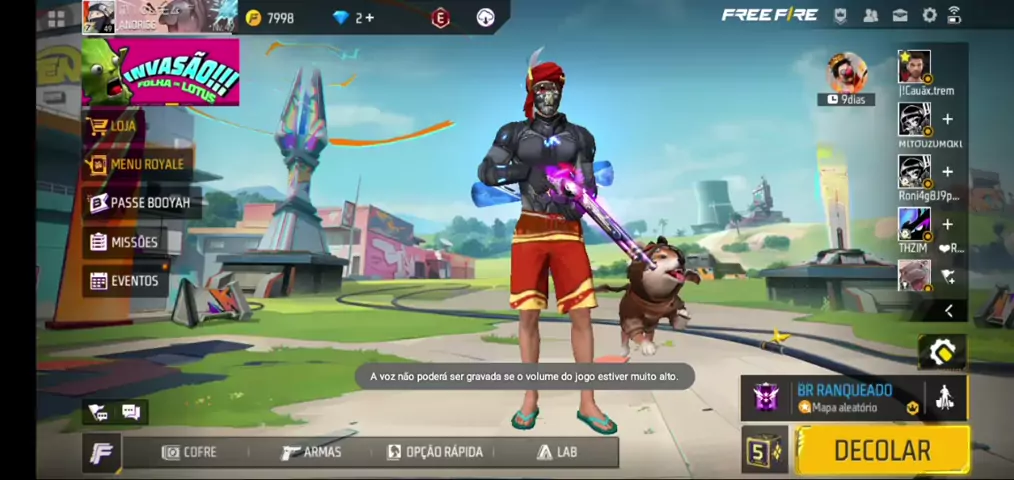1014x480 pixels.
Task: Open the friends icon in the top bar
Action: pos(870,15)
